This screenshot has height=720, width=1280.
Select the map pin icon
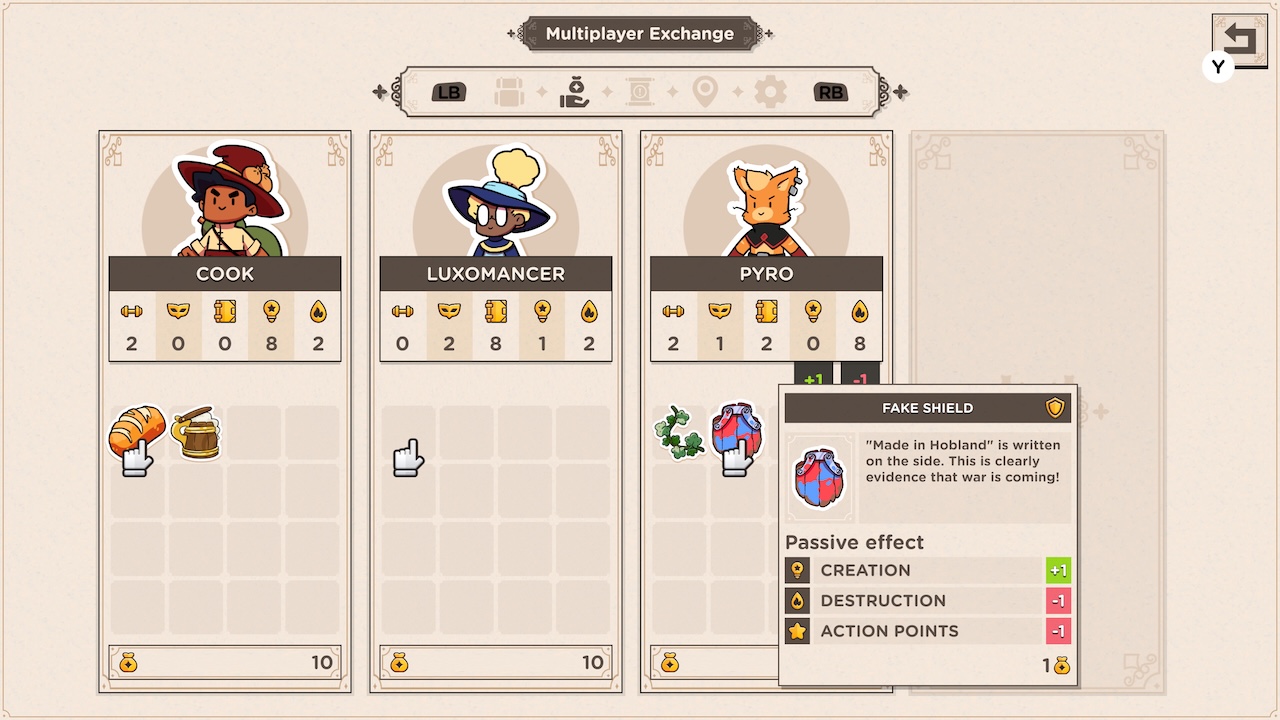click(706, 91)
